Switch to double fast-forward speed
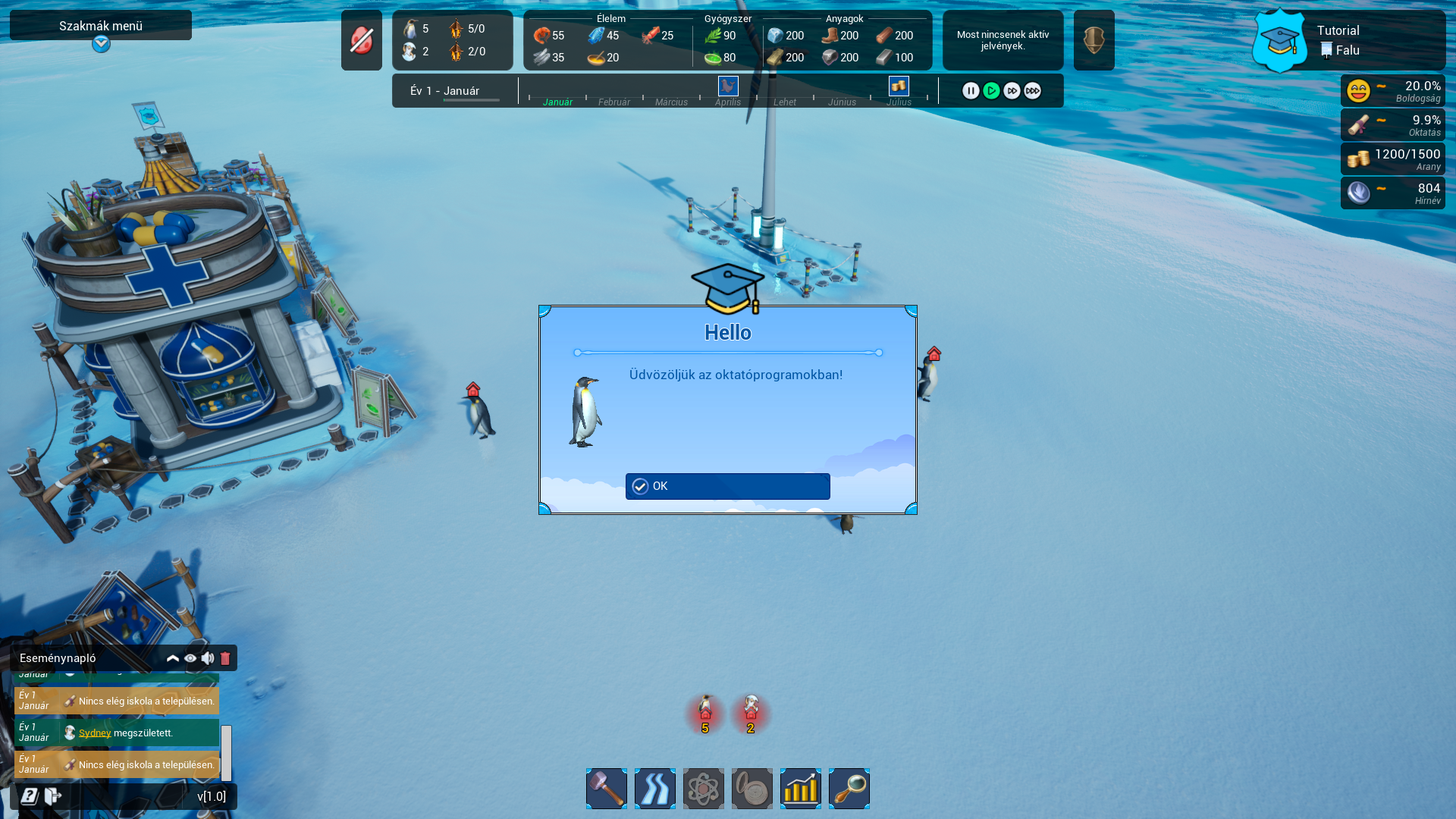Image resolution: width=1456 pixels, height=819 pixels. (x=1012, y=91)
